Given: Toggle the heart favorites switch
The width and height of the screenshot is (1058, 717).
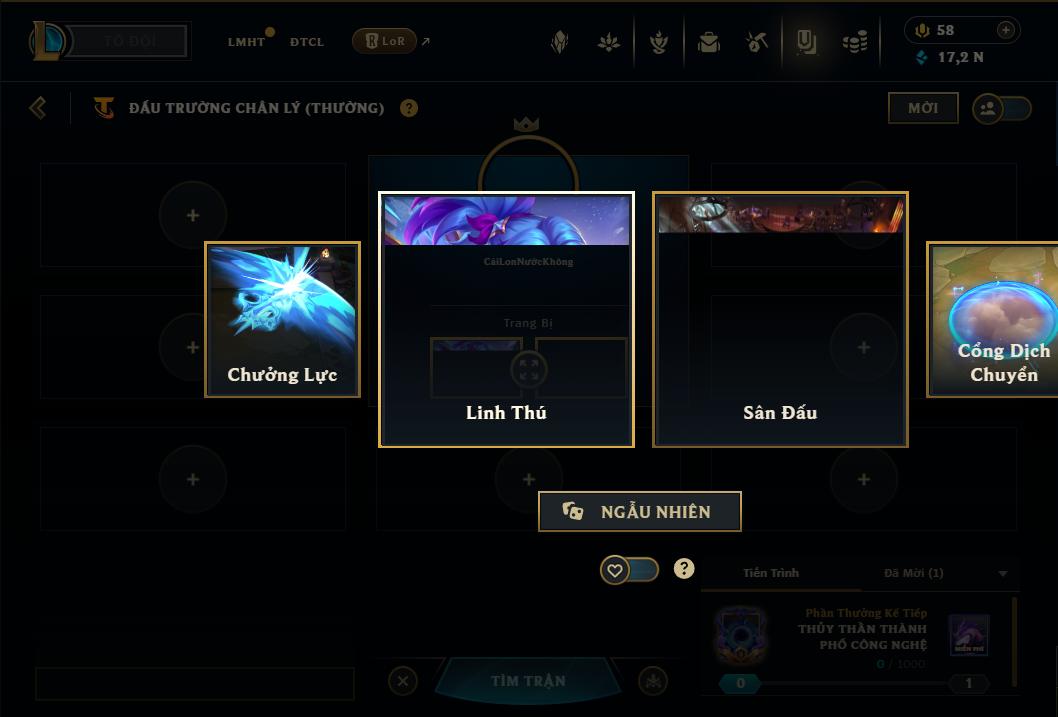Looking at the screenshot, I should click(x=629, y=570).
